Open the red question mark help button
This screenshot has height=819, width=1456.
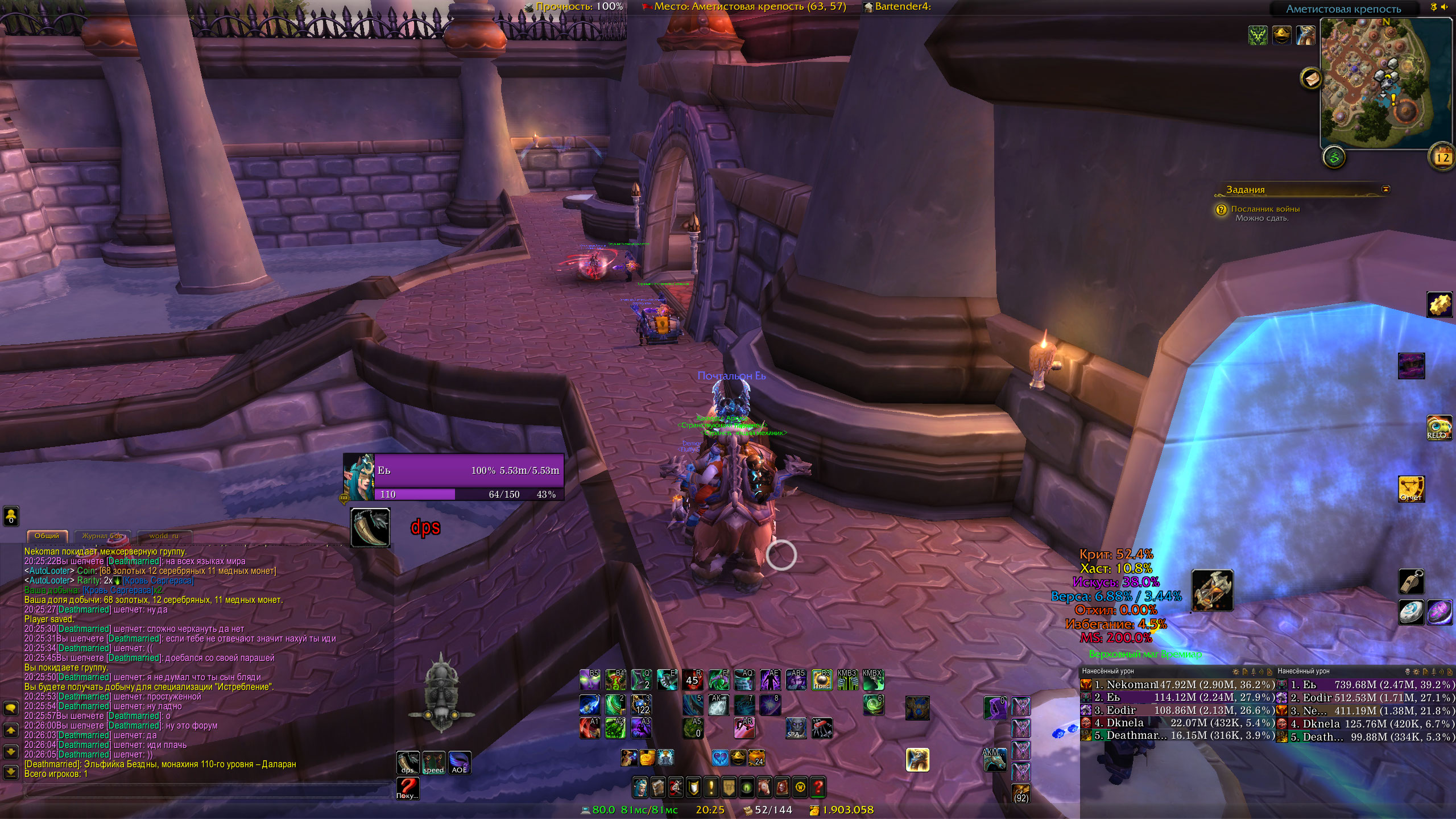coord(817,787)
